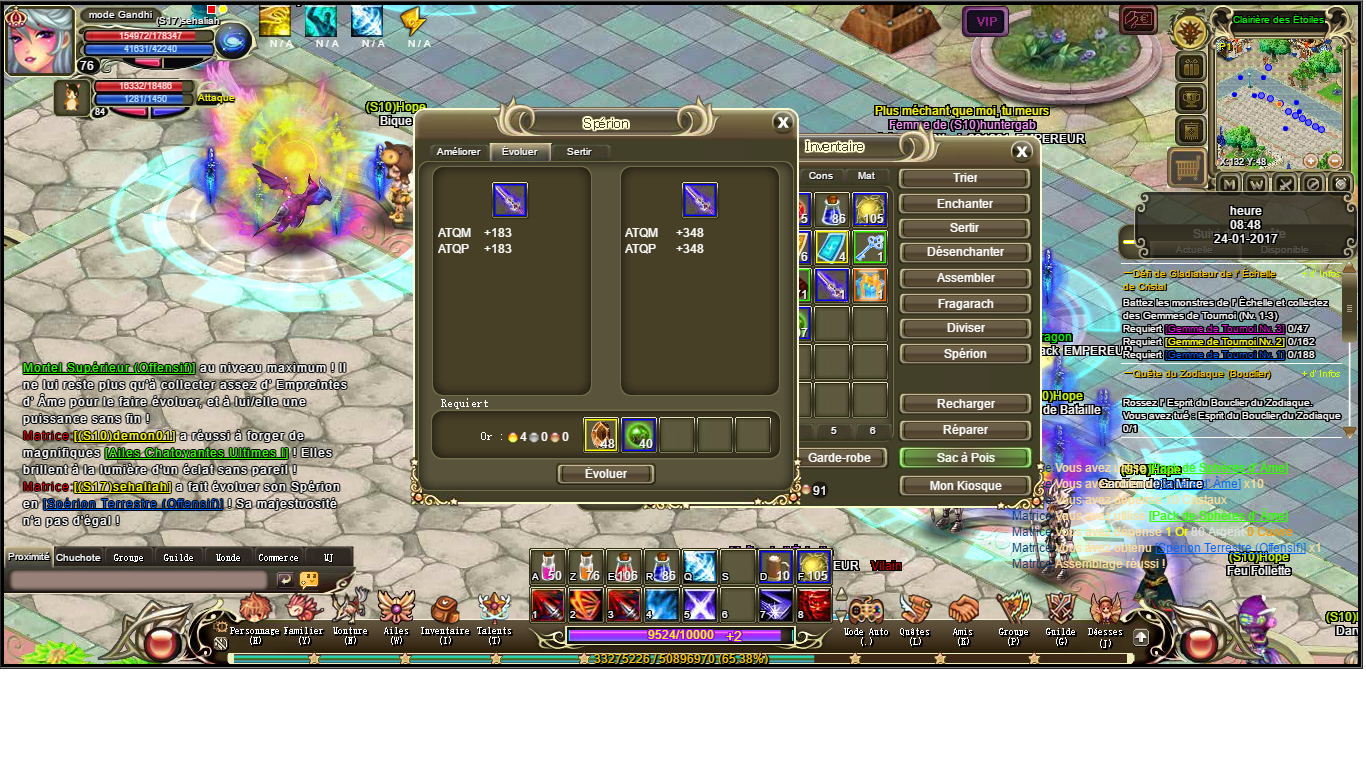Sort inventory with Trier button

click(x=964, y=178)
